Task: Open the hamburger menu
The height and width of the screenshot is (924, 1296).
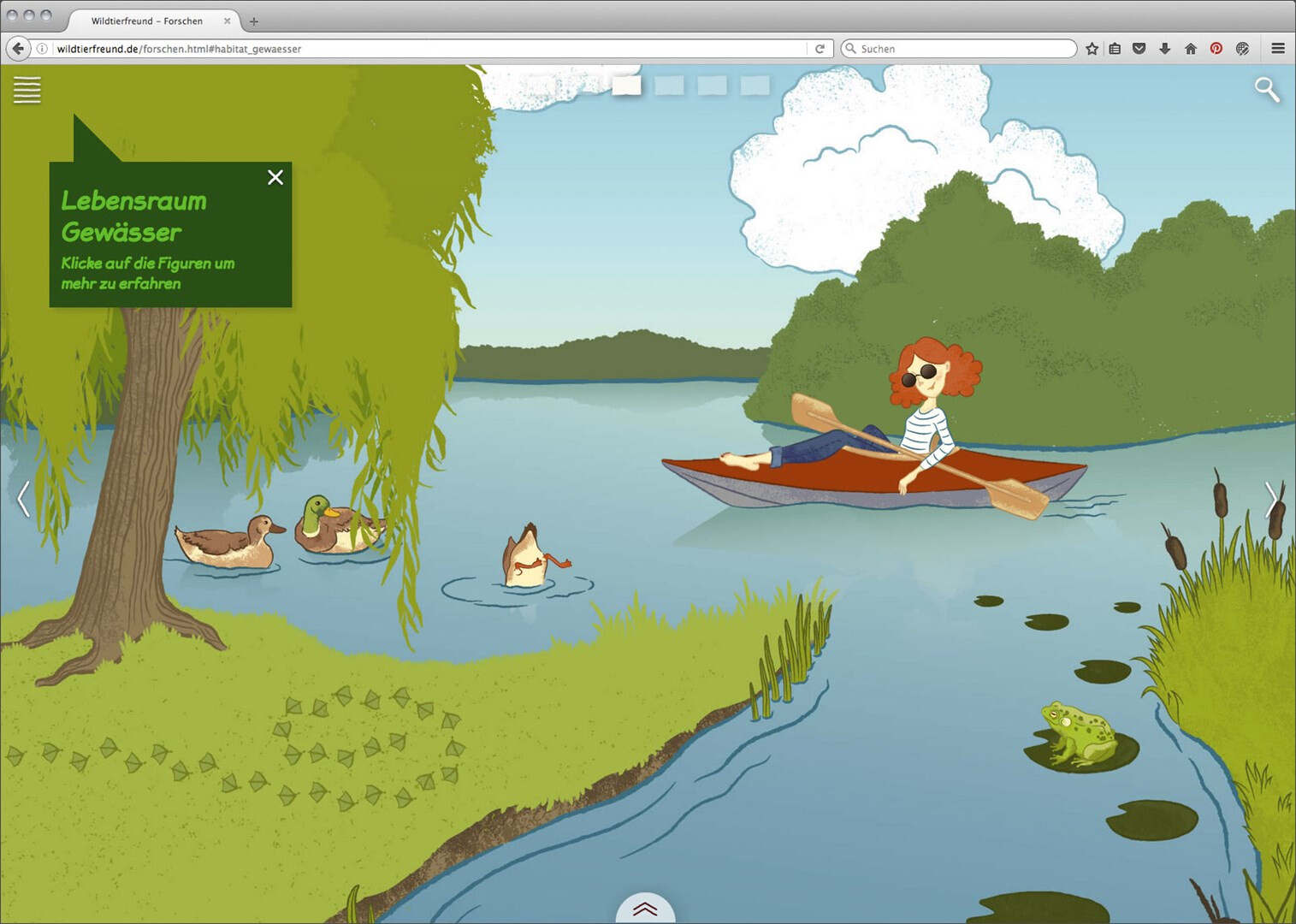Action: (27, 90)
